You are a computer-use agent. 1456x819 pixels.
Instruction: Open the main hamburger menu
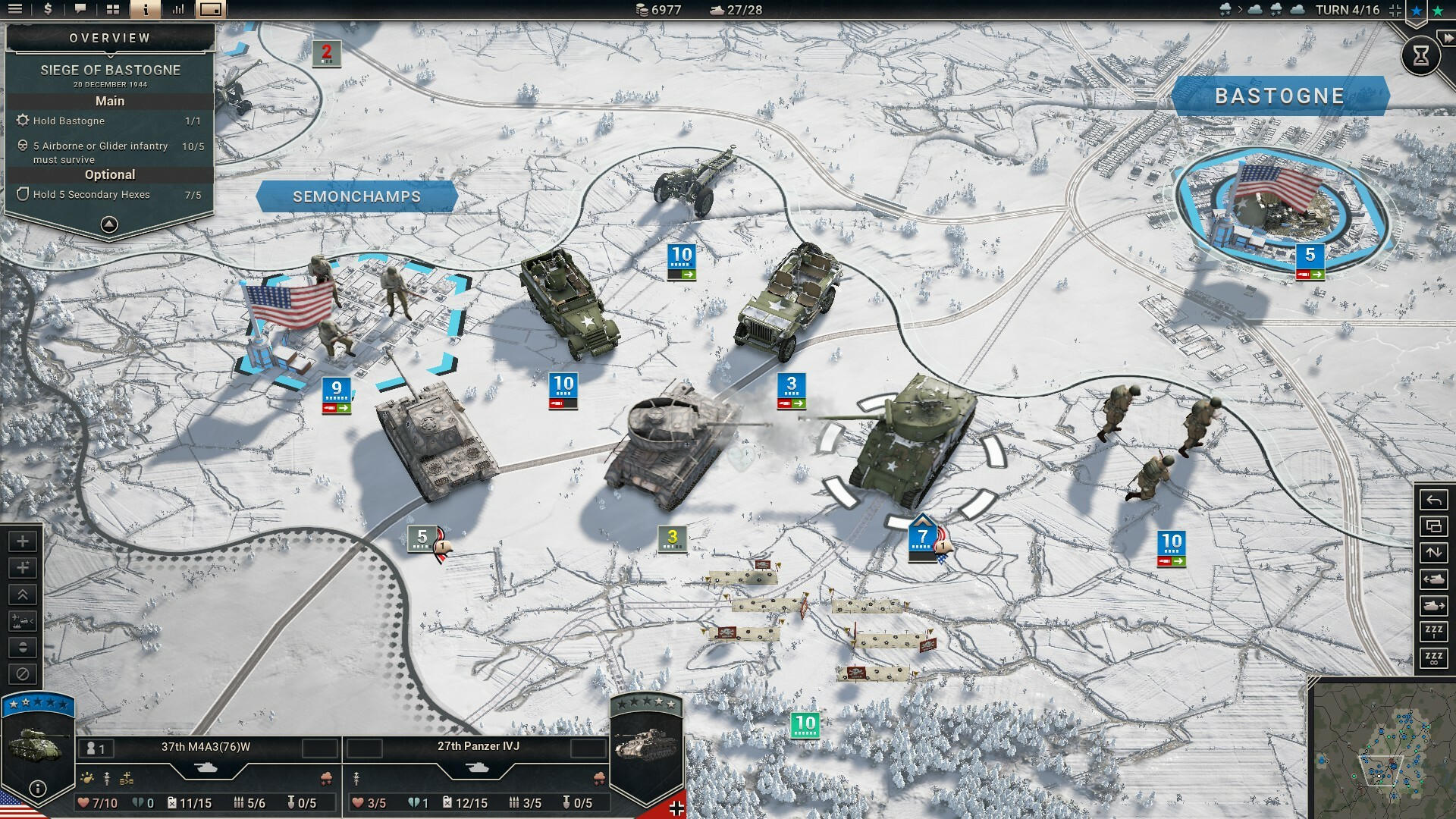coord(15,10)
